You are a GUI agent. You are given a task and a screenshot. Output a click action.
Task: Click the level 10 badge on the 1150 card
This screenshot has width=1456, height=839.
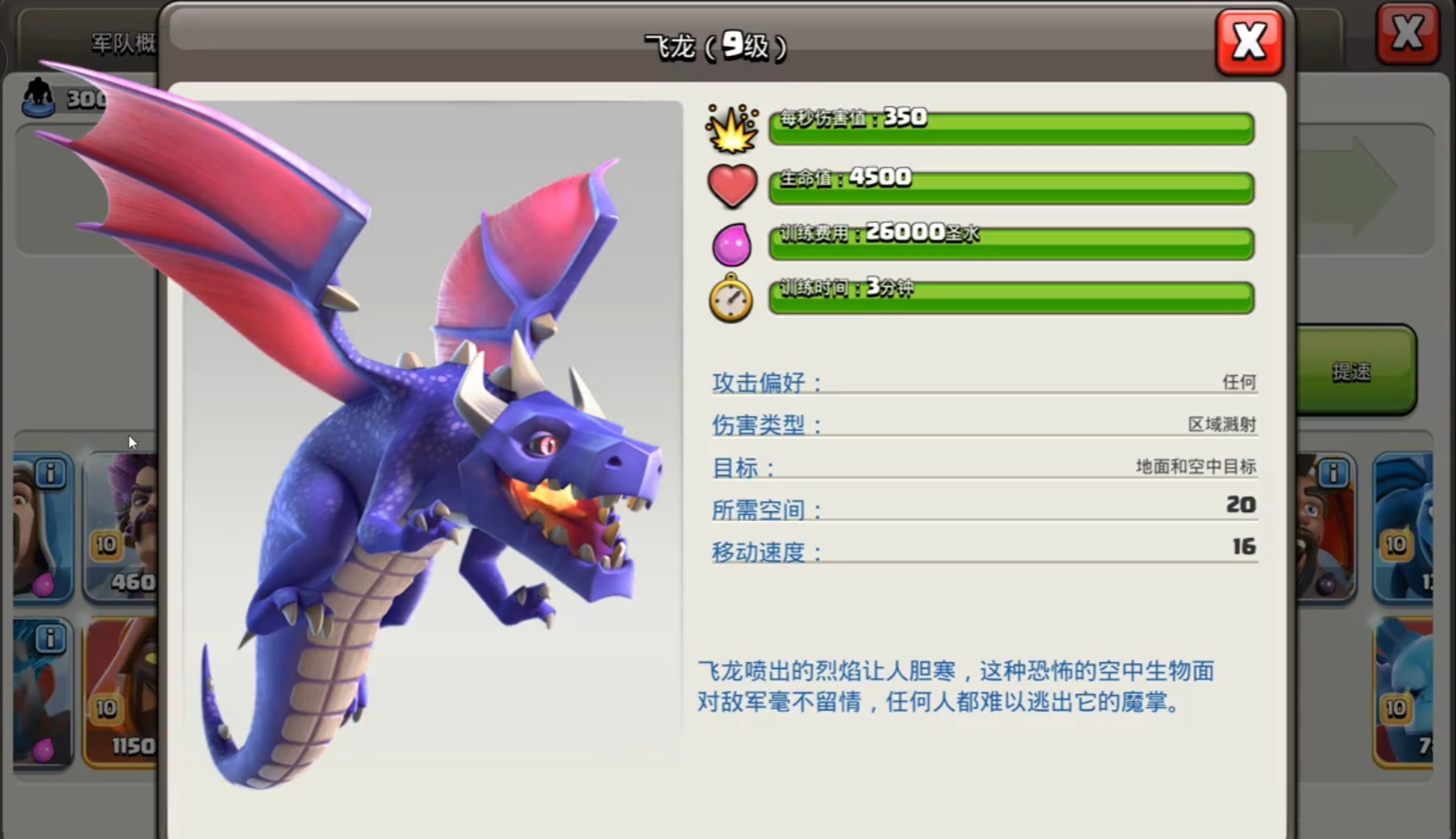(x=105, y=709)
